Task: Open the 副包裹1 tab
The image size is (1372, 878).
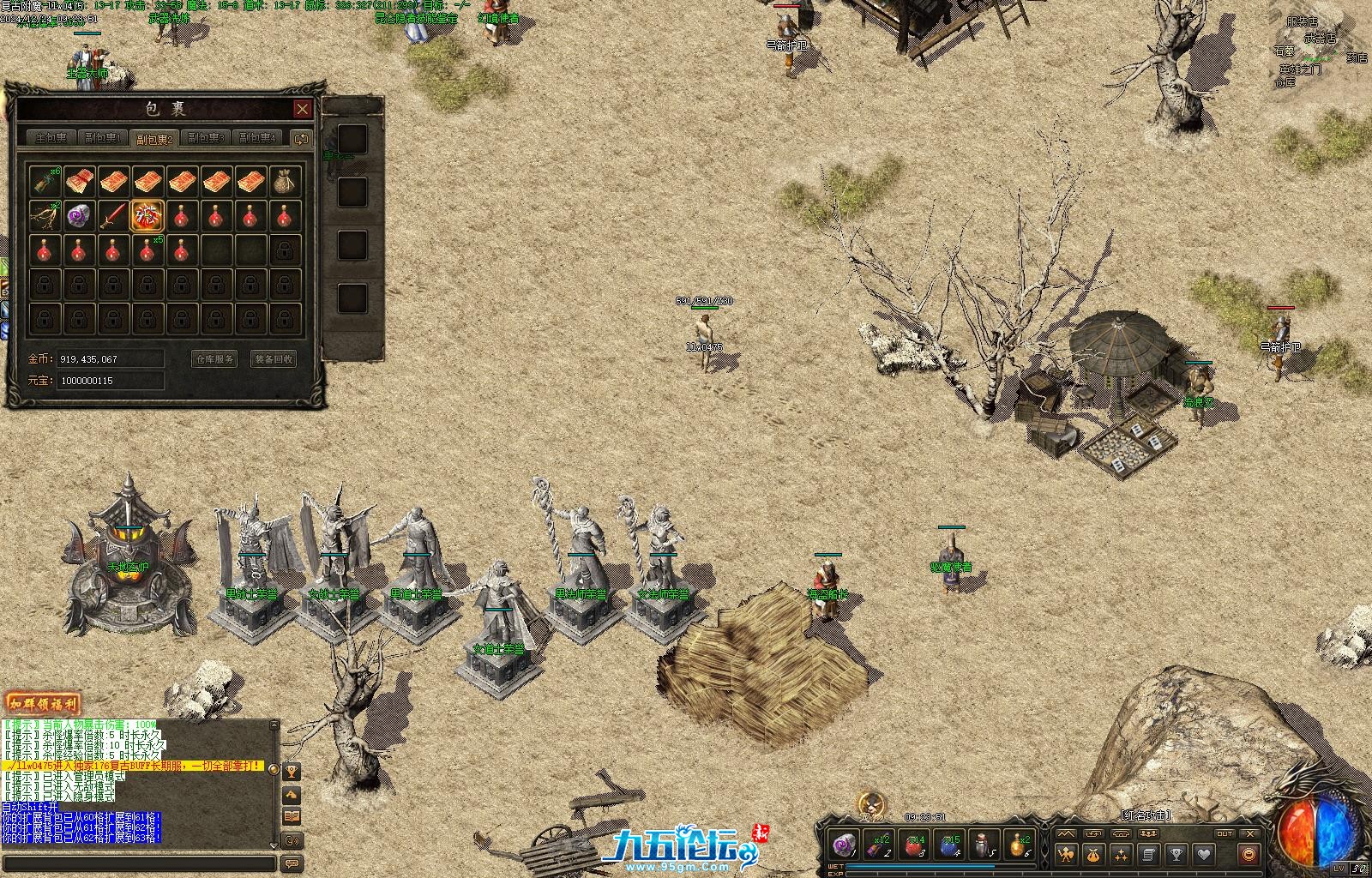Action: click(x=103, y=138)
